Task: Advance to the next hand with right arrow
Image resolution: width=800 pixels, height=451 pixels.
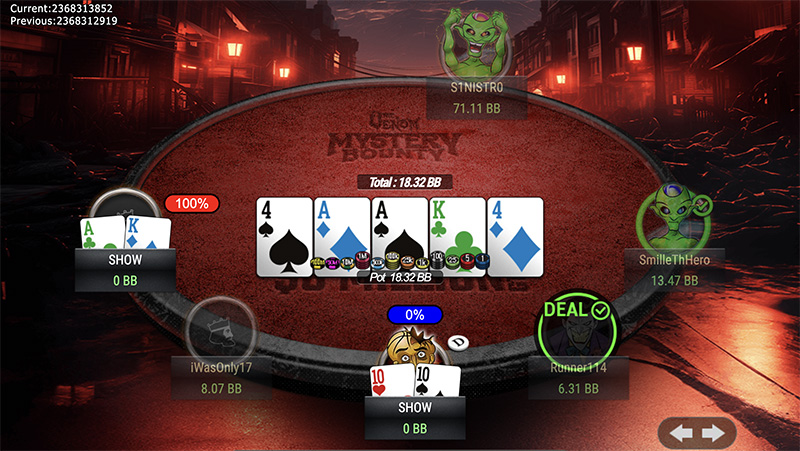Action: pos(713,433)
